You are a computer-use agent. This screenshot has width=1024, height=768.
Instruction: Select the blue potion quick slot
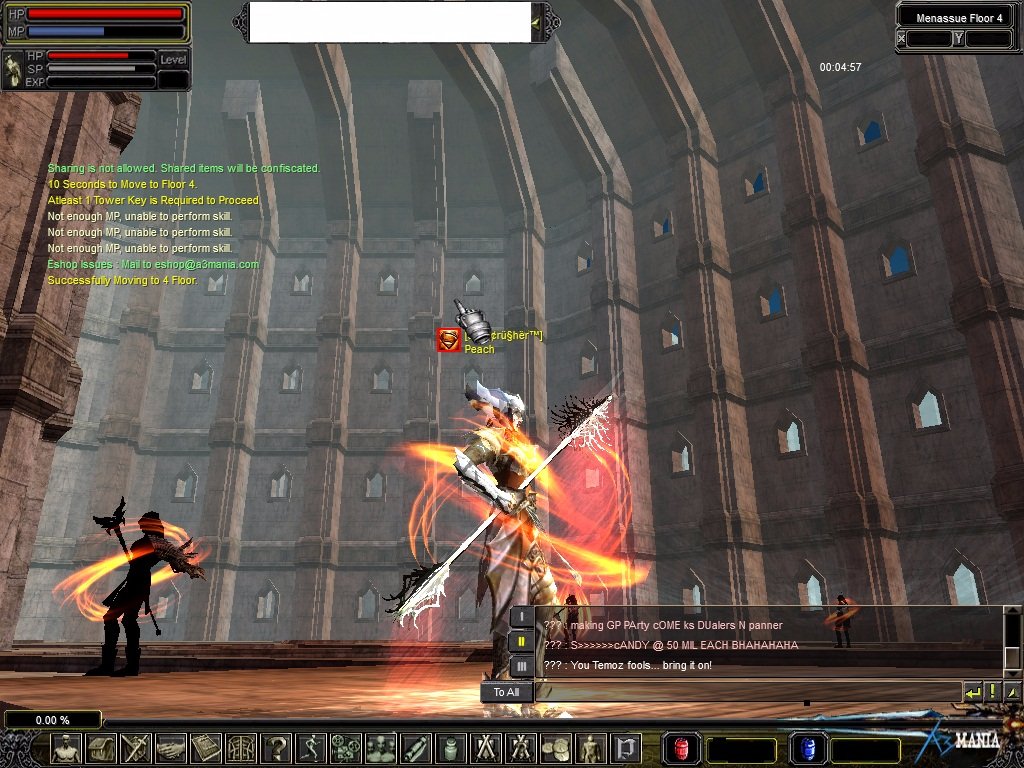(x=808, y=749)
